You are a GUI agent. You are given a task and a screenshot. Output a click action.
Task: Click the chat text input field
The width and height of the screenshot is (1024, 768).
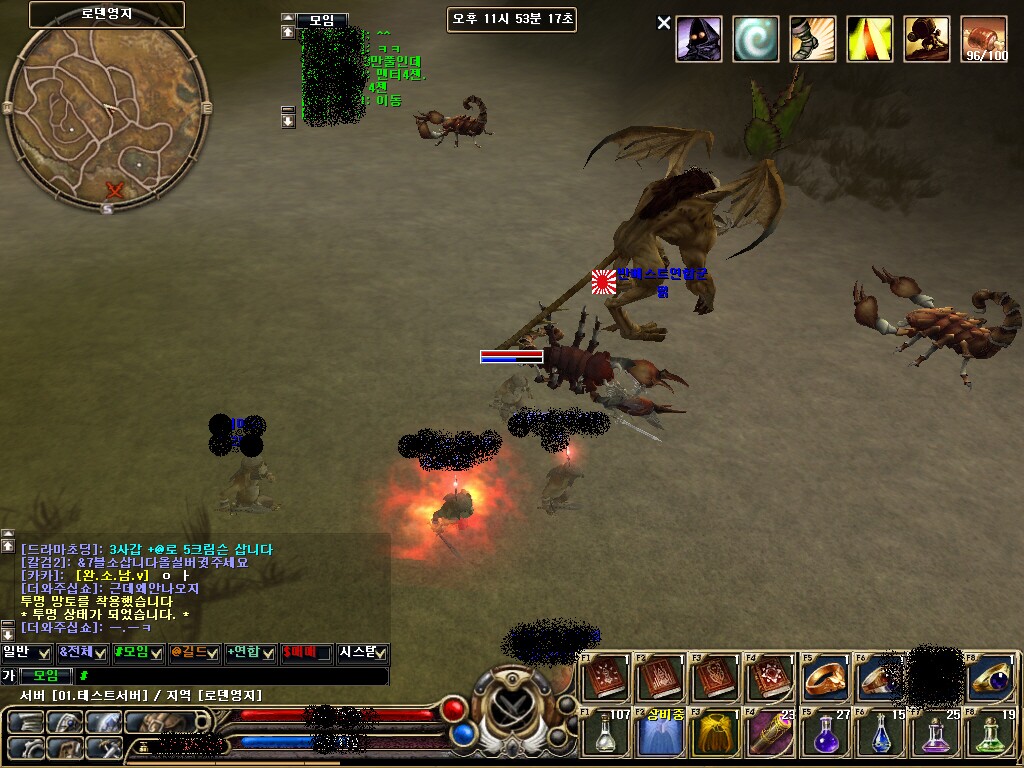click(230, 676)
